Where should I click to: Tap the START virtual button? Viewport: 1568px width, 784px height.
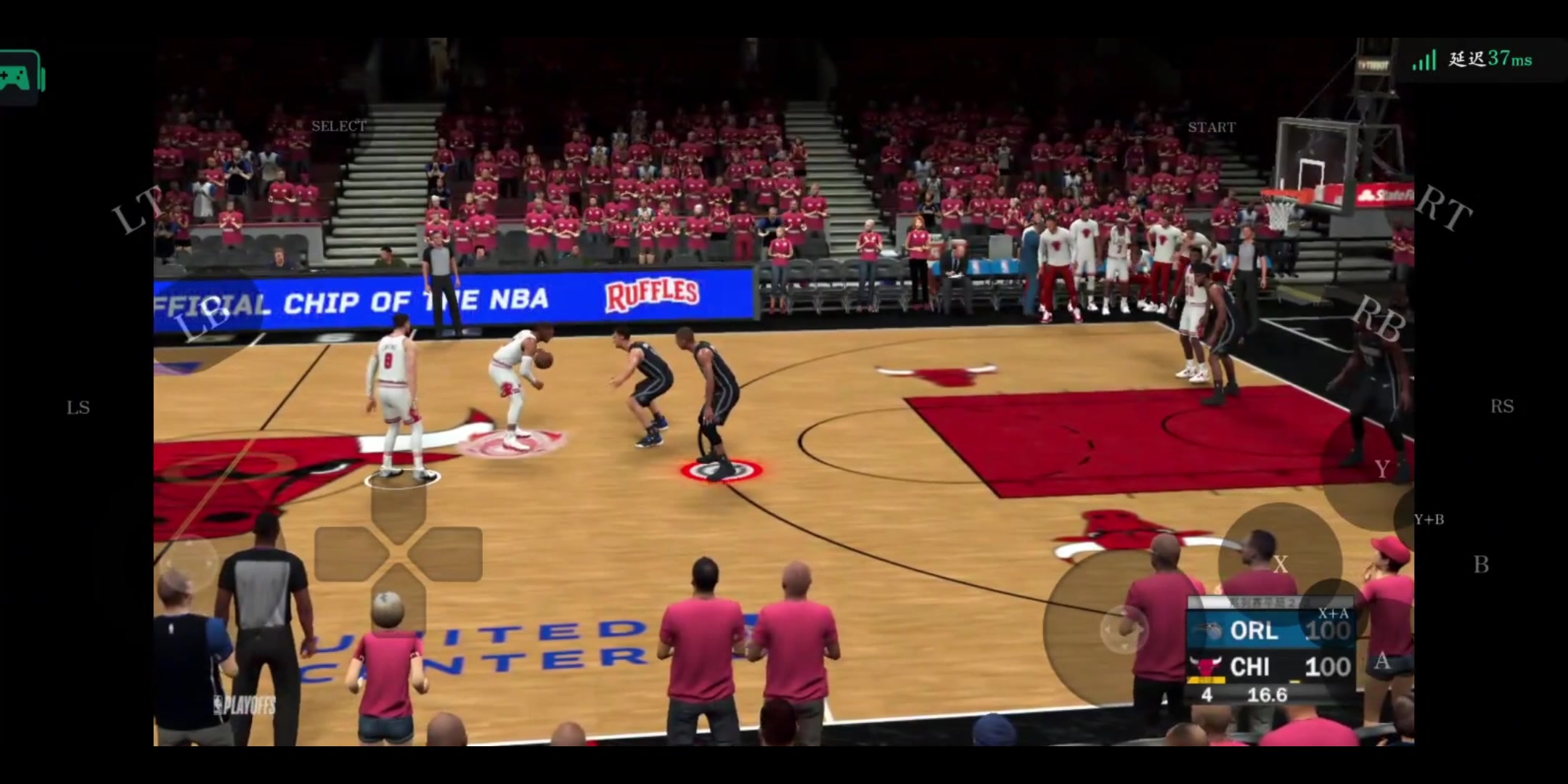tap(1212, 128)
